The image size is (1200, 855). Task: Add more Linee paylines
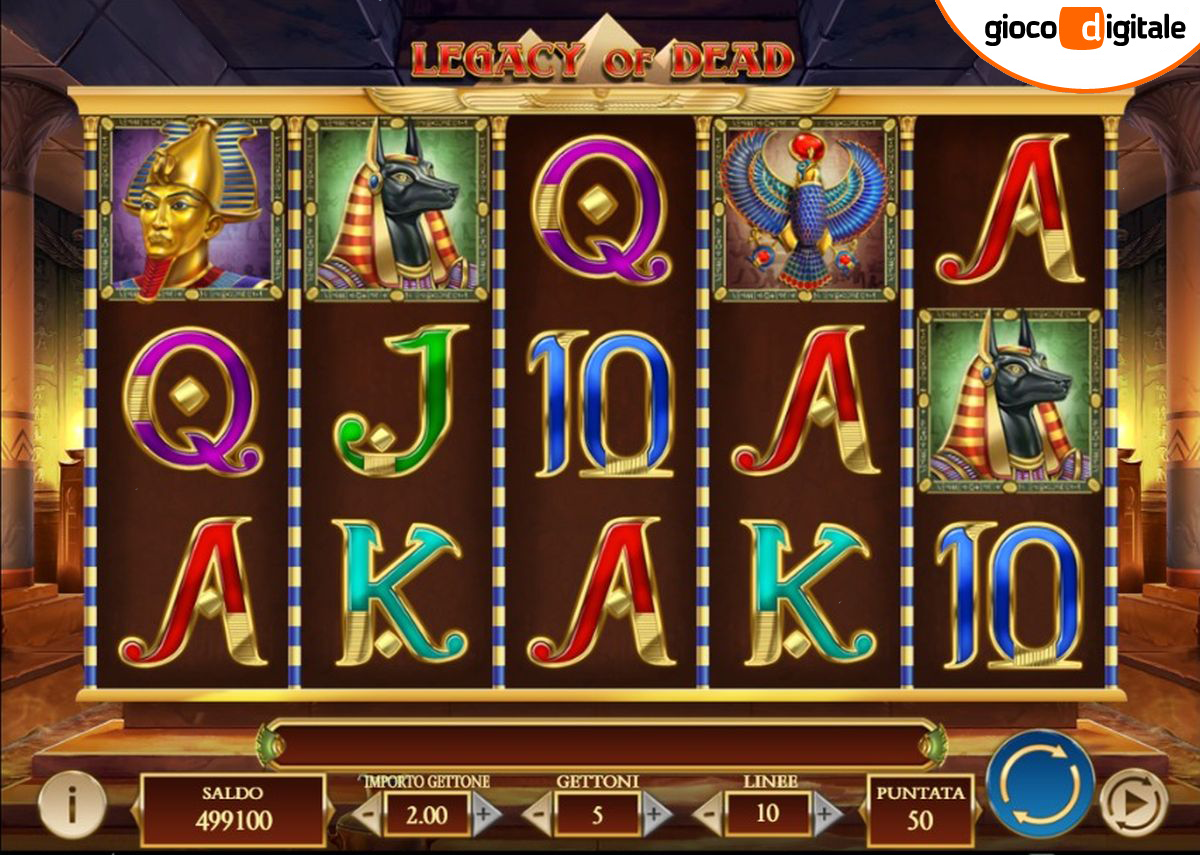[x=826, y=816]
